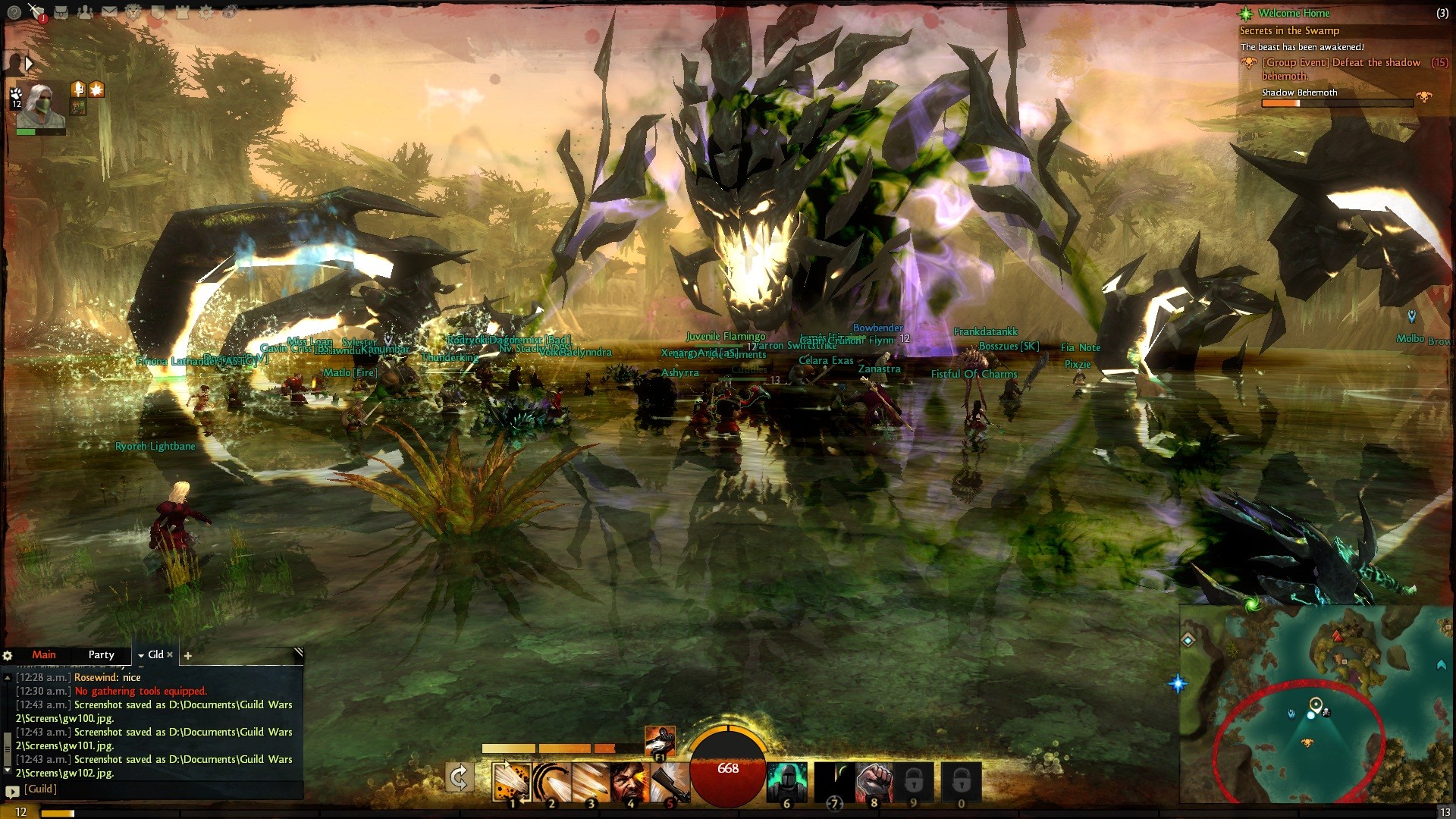This screenshot has width=1456, height=819.
Task: Open the Black Lion Trading Company lion icon
Action: coord(133,12)
